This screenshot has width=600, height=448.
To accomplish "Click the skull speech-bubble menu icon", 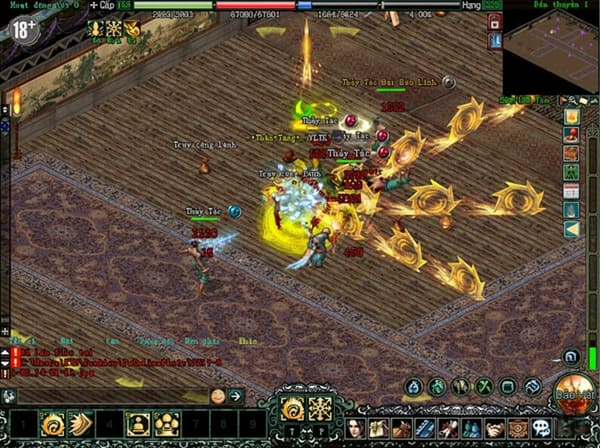I will (x=541, y=428).
